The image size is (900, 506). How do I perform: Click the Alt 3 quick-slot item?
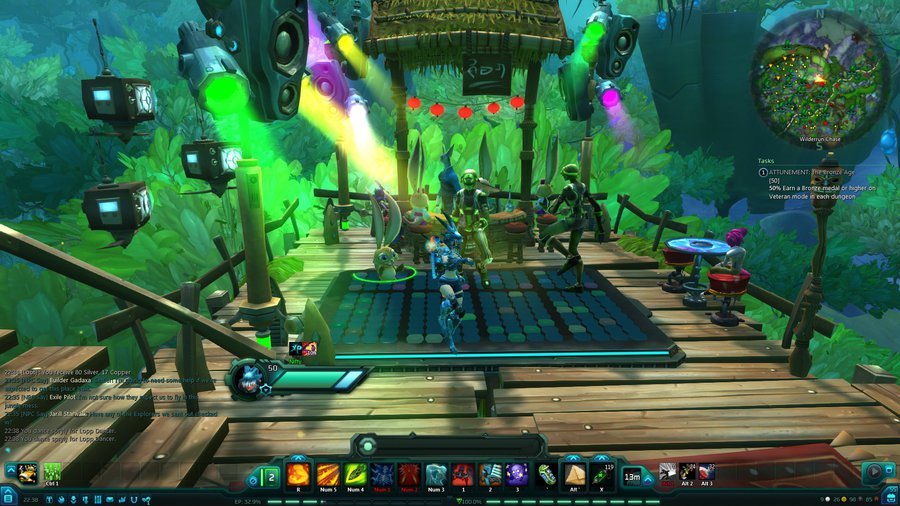pyautogui.click(x=706, y=472)
